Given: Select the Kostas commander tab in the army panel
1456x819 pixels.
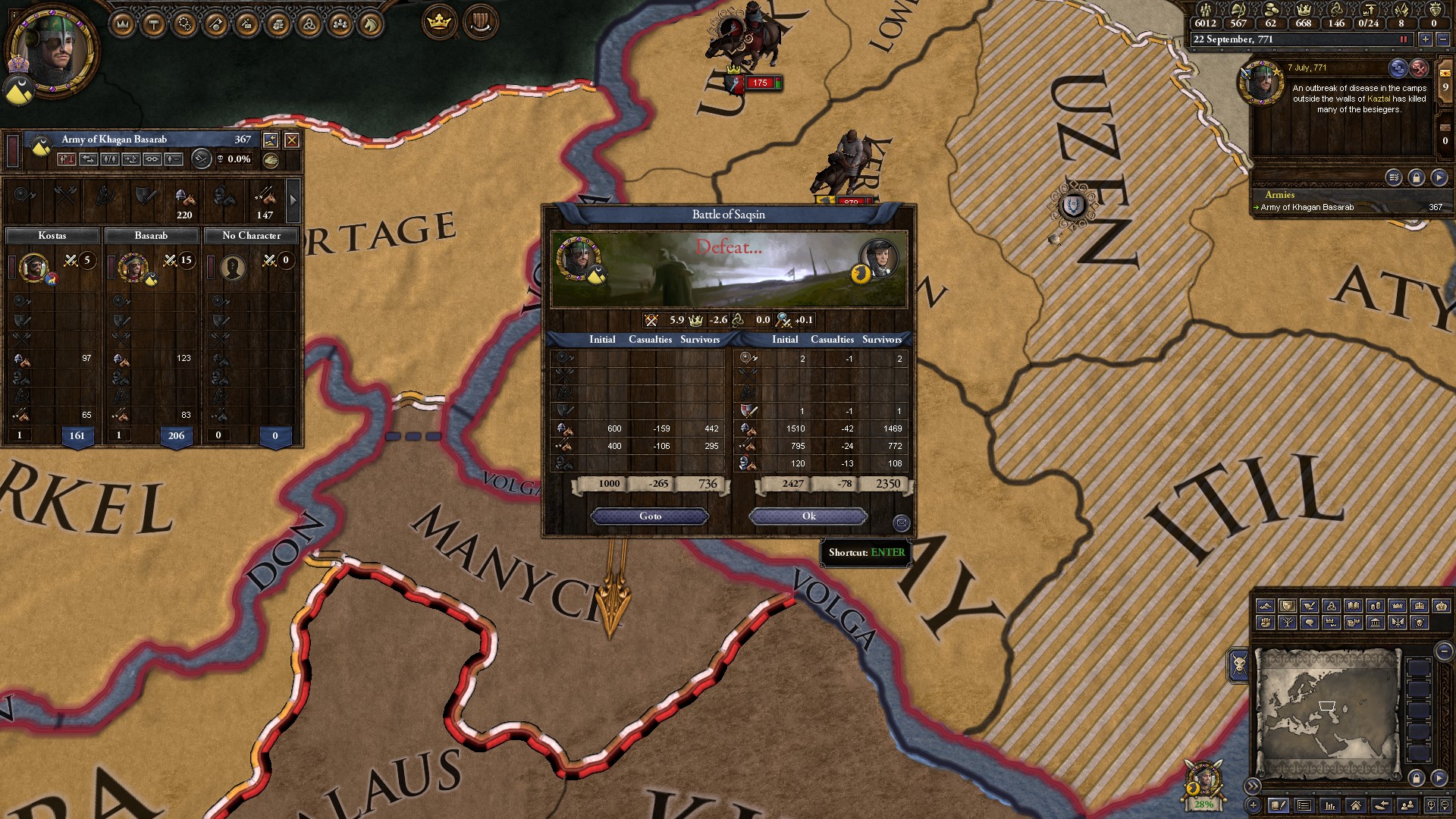Looking at the screenshot, I should coord(53,236).
